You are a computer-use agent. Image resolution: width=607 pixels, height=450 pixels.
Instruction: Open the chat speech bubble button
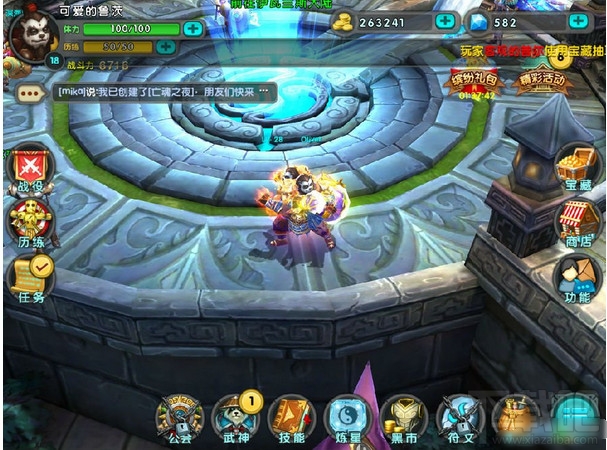pos(30,92)
